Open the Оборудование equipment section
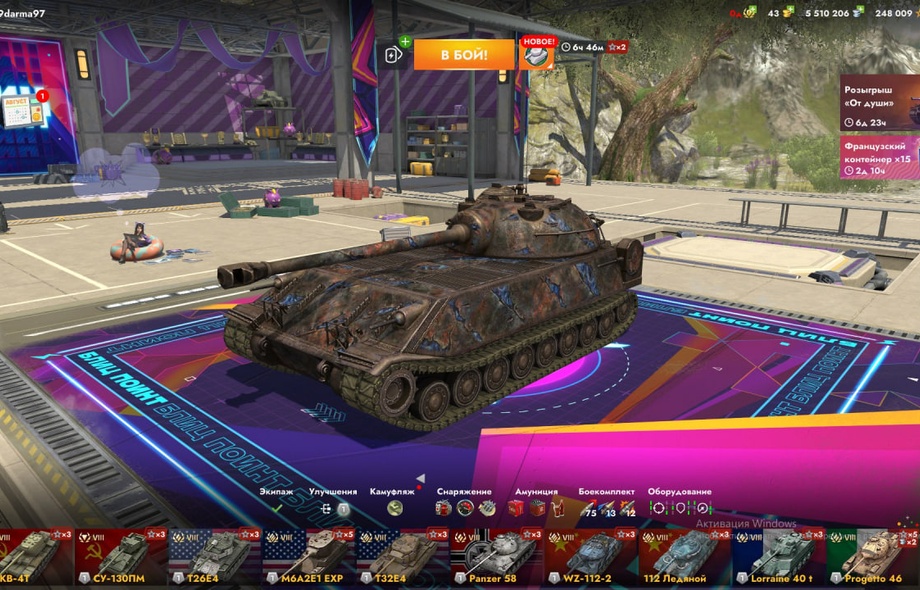Image resolution: width=920 pixels, height=590 pixels. coord(679,501)
